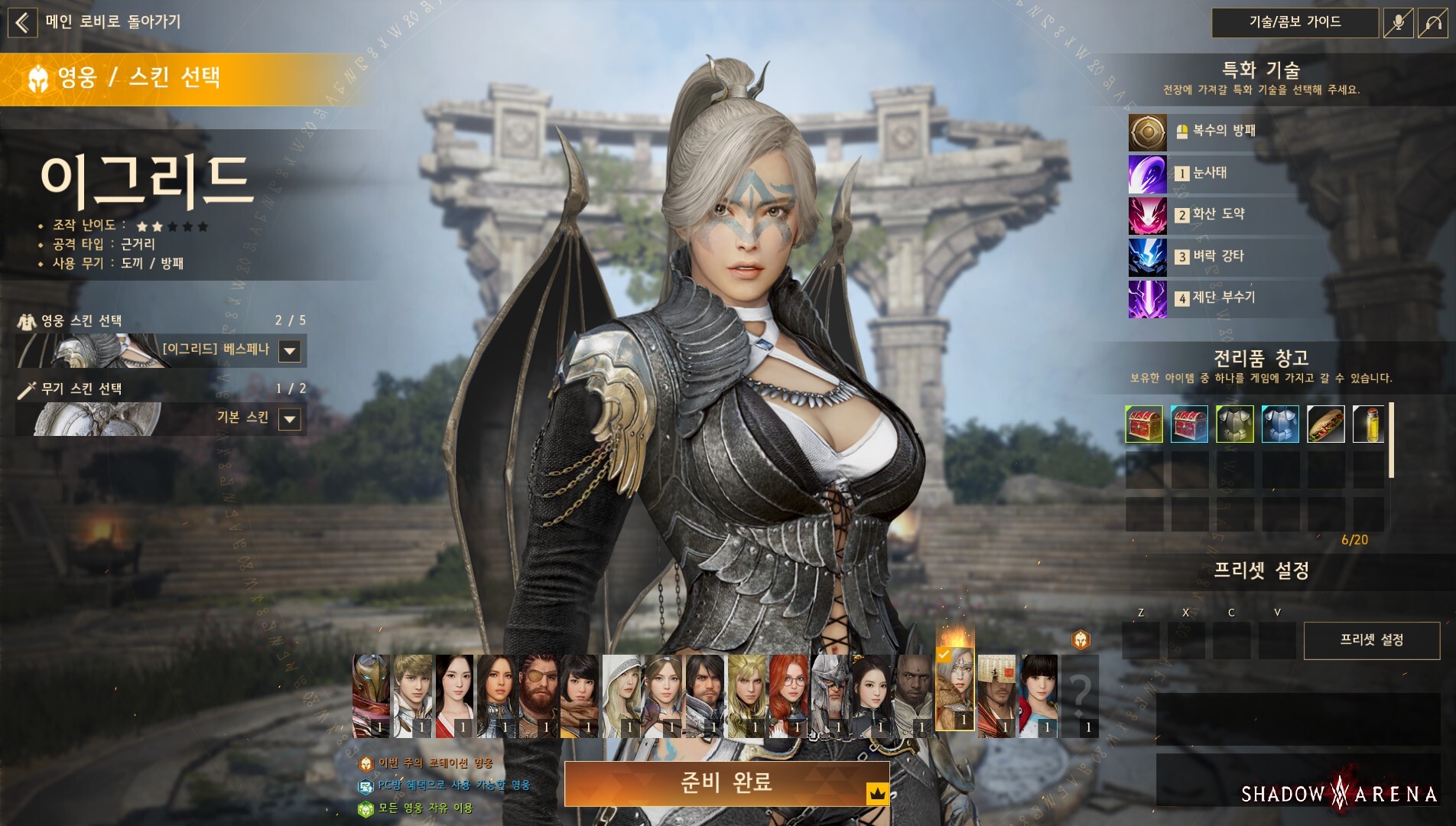This screenshot has height=826, width=1456.
Task: Open the skill and combo guide
Action: click(x=1295, y=22)
